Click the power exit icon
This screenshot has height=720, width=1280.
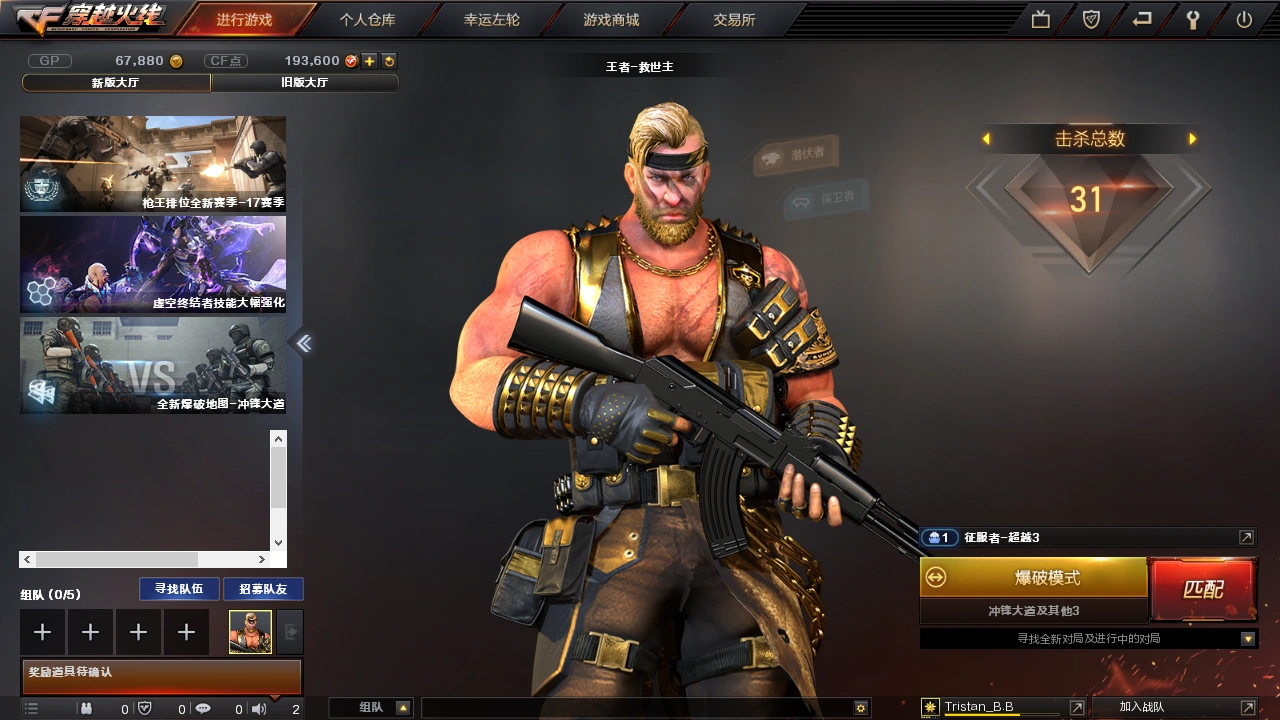(1243, 18)
